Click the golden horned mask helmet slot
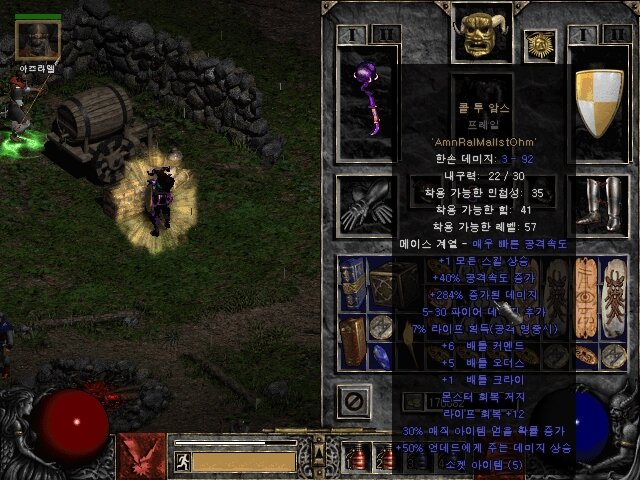 [480, 33]
